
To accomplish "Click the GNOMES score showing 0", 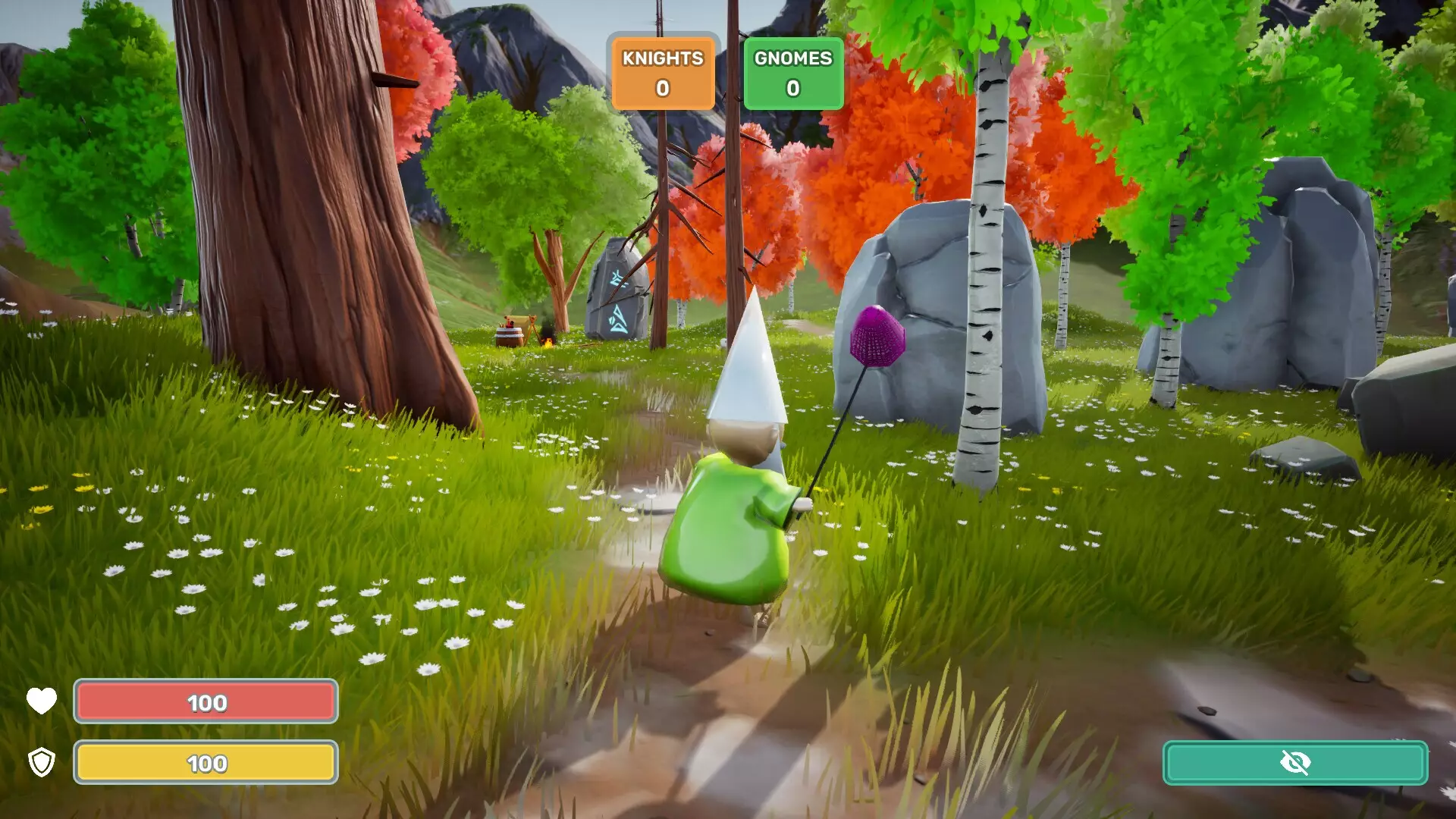I will click(x=792, y=87).
